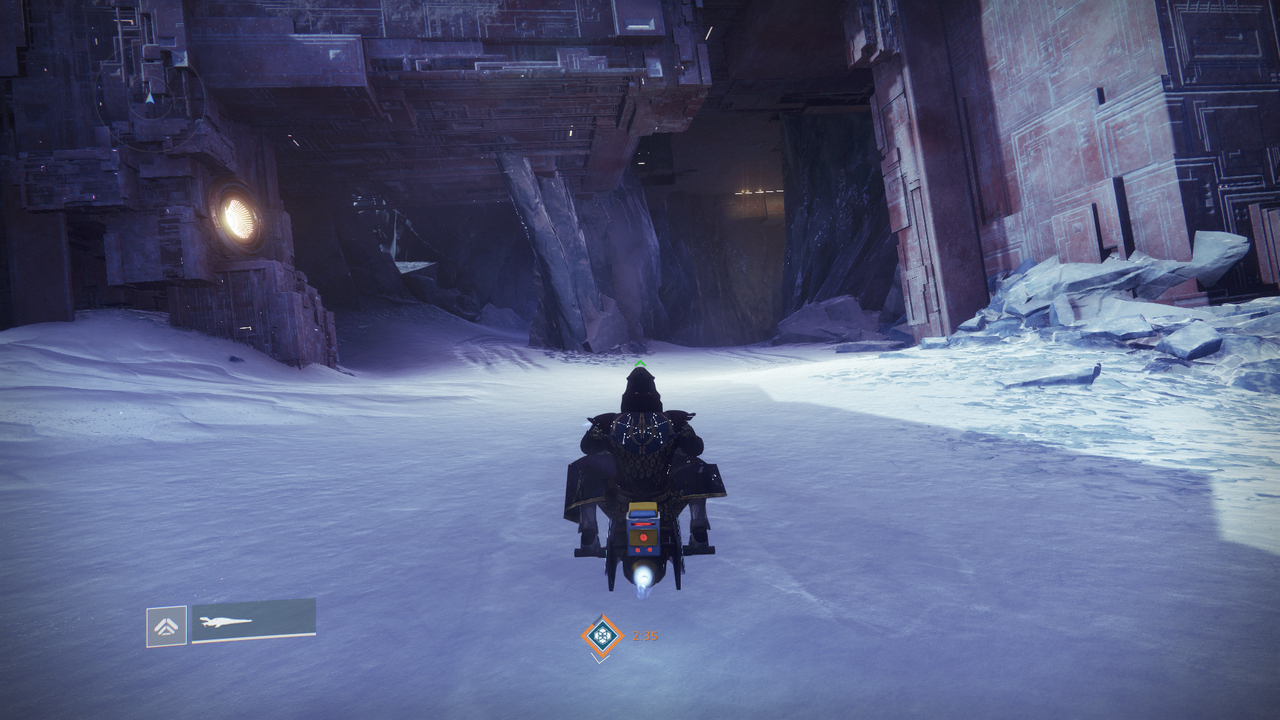This screenshot has height=720, width=1280.
Task: Click the 2:35 countdown timer
Action: click(x=645, y=634)
